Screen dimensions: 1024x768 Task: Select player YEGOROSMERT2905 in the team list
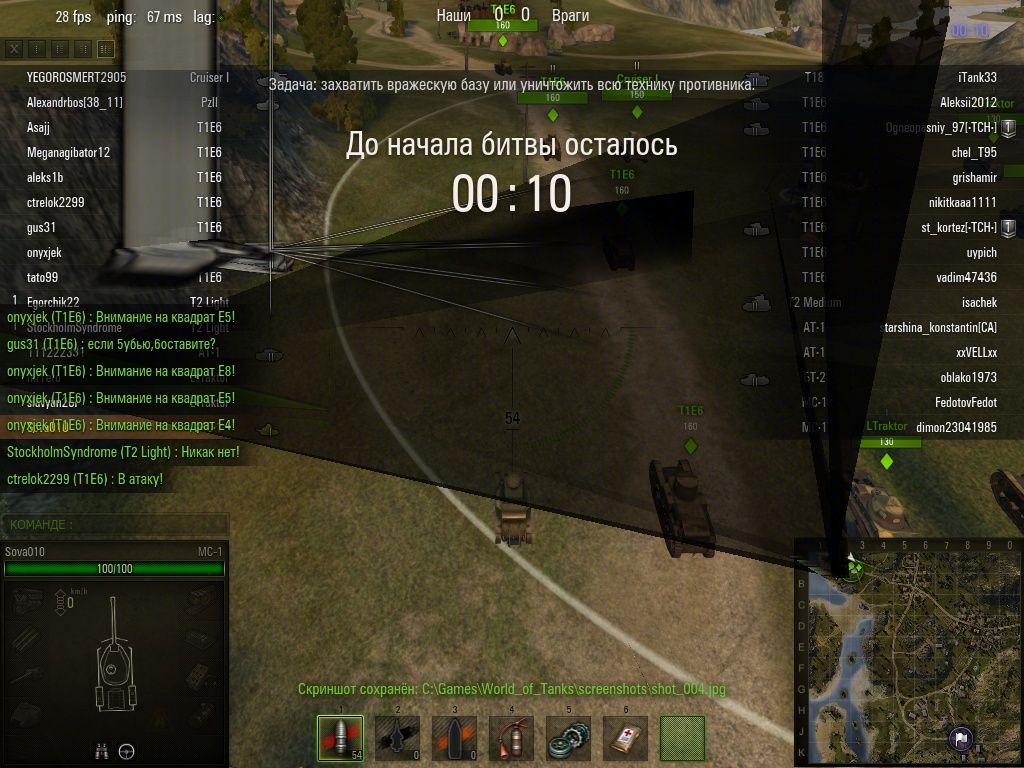coord(77,77)
